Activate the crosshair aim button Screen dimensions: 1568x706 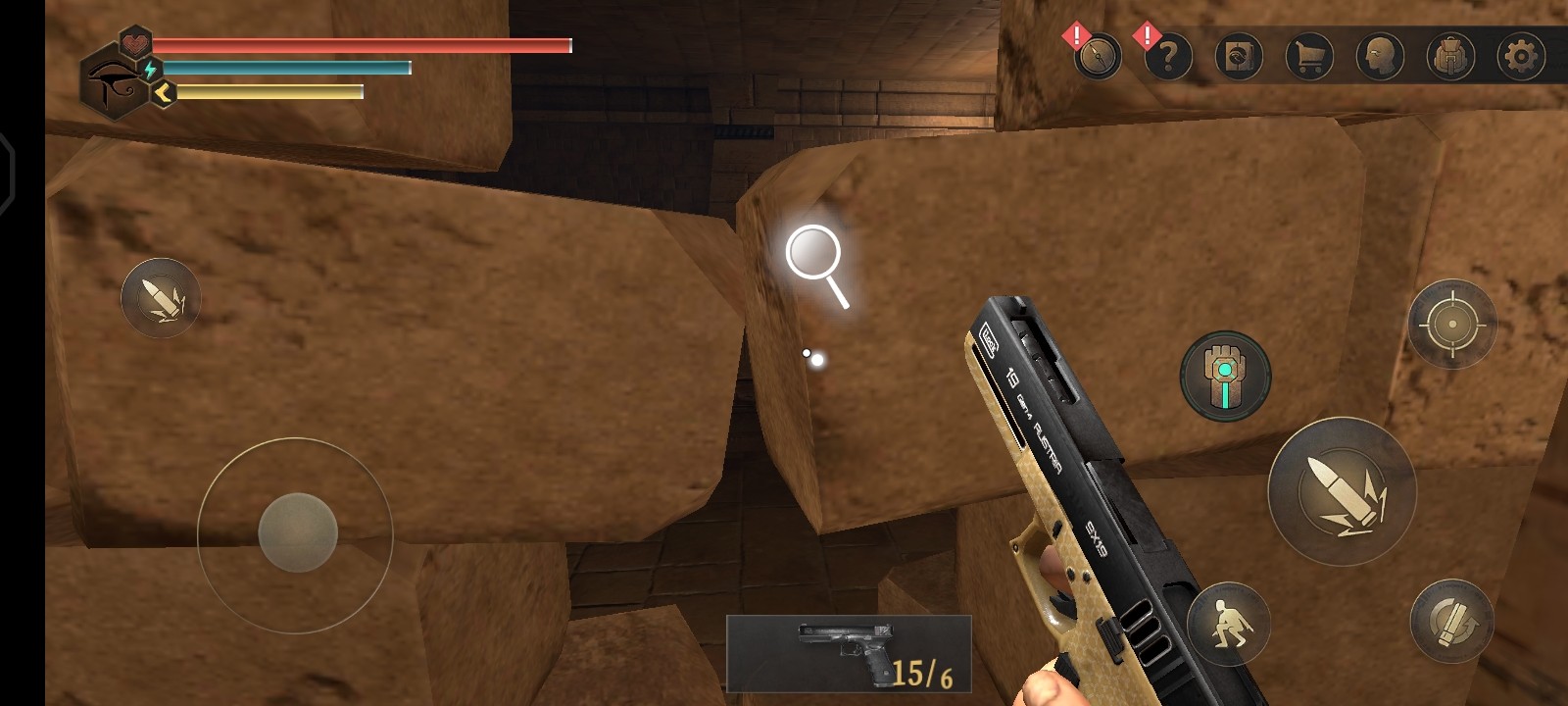pos(1452,324)
